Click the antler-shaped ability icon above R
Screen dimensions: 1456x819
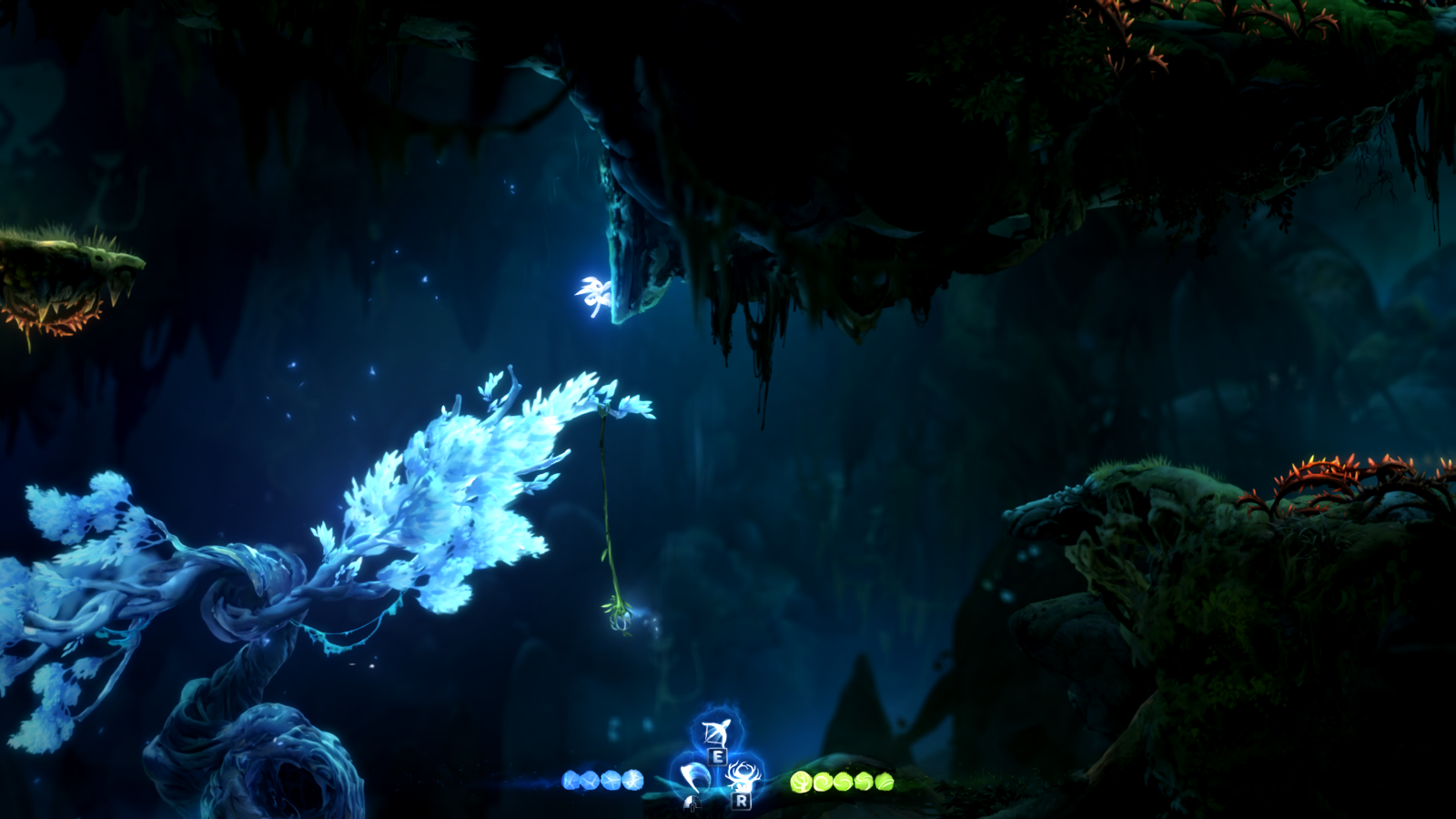(x=744, y=776)
